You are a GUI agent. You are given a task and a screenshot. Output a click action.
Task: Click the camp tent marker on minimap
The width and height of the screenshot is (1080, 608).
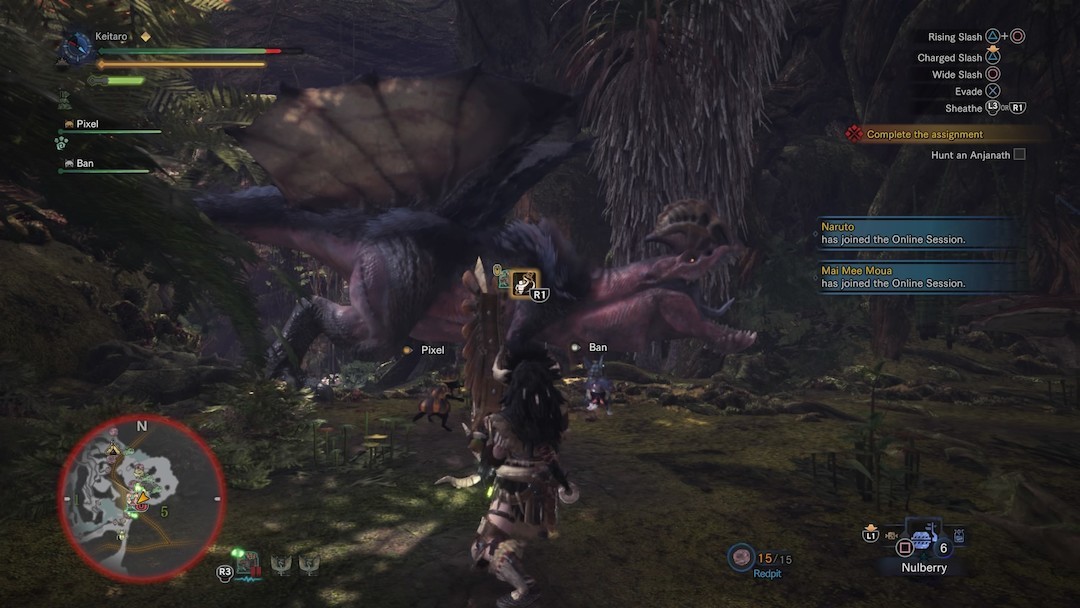(115, 452)
